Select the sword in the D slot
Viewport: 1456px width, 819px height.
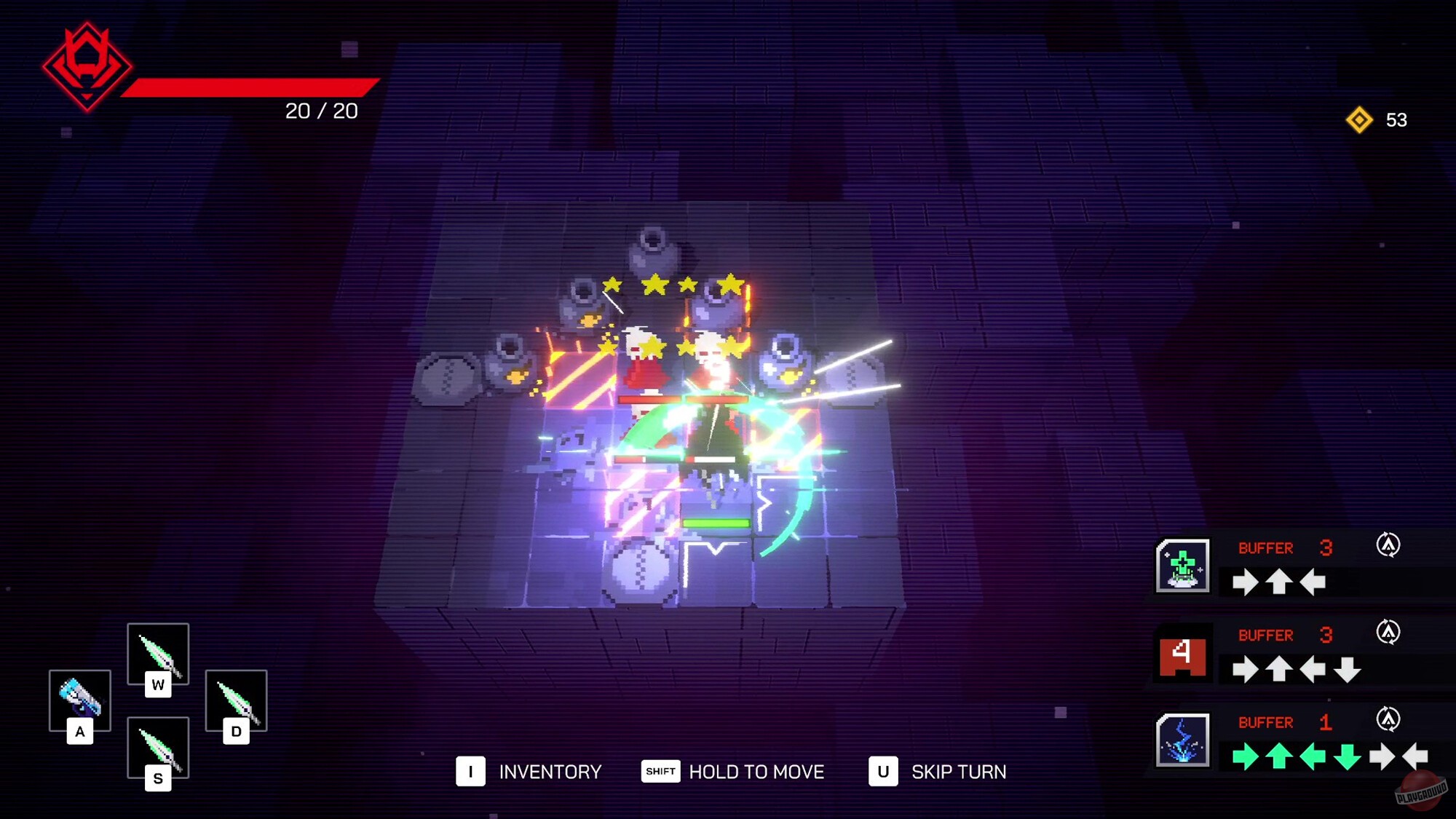(x=234, y=703)
